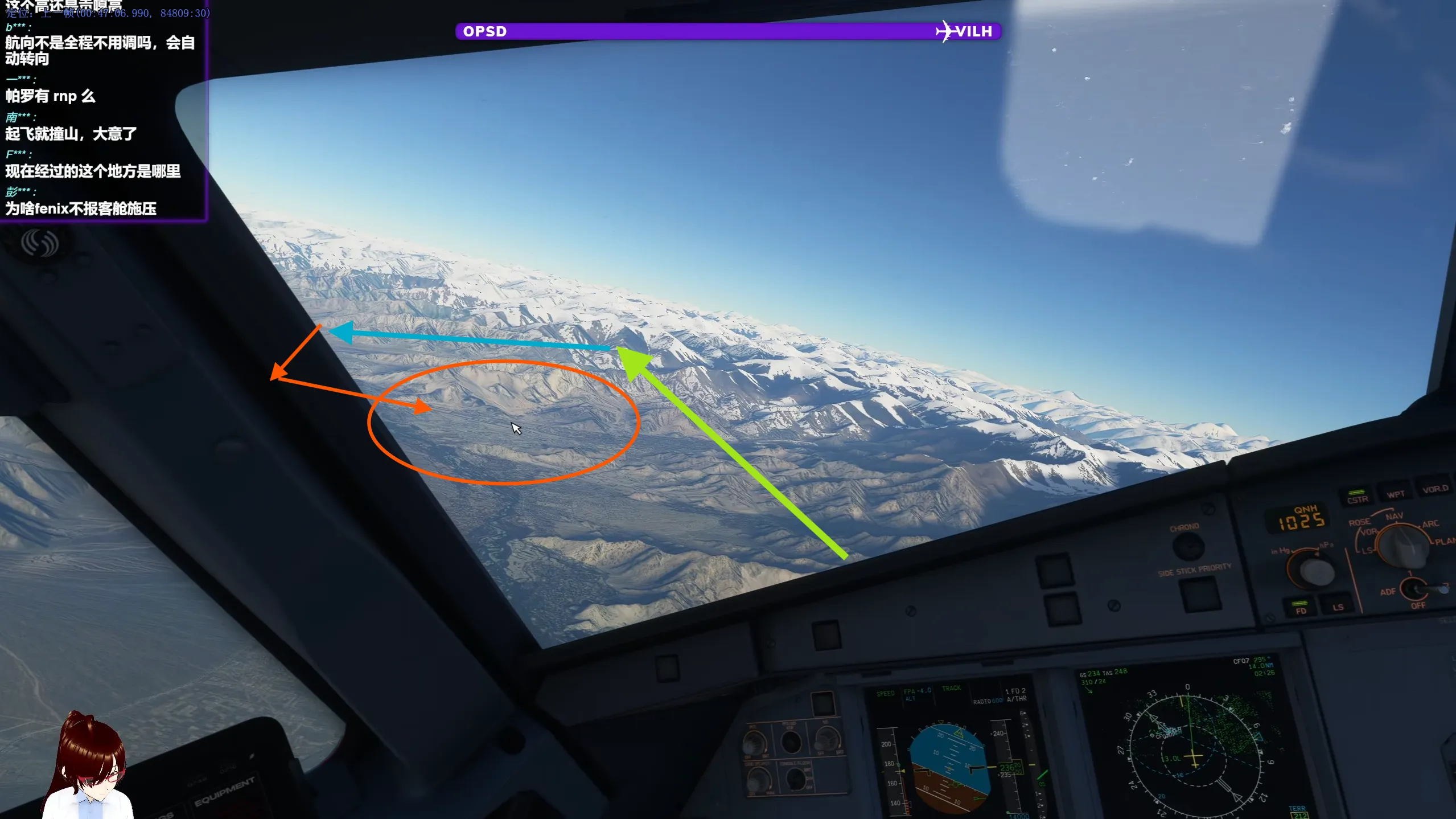
Task: Activate the VOR.D display button
Action: 1434,488
